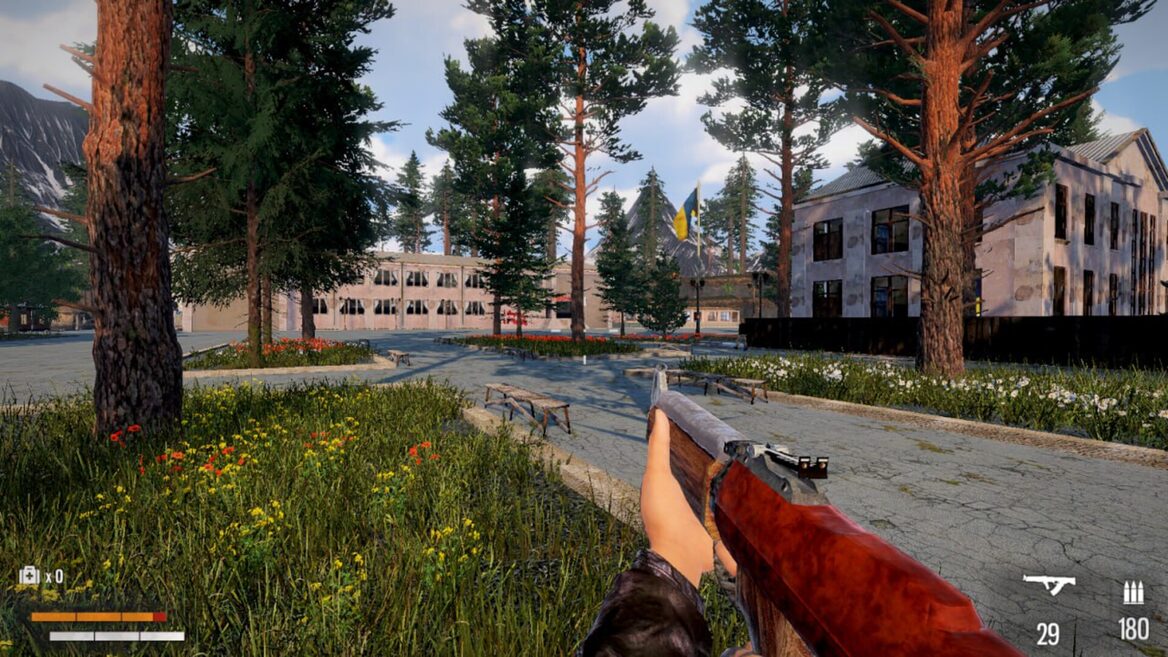1168x657 pixels.
Task: Select the medkit icon
Action: (x=29, y=575)
